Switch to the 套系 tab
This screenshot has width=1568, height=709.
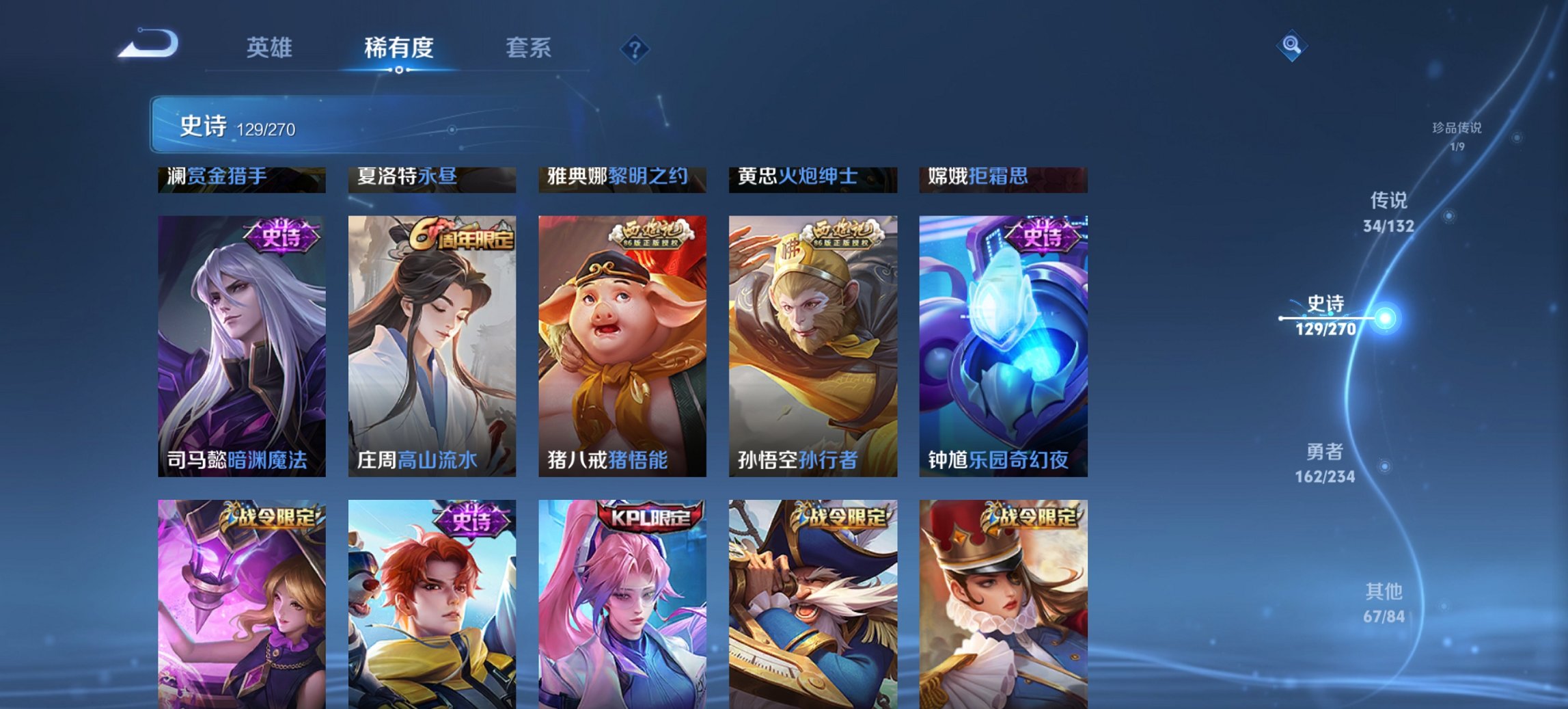[529, 48]
